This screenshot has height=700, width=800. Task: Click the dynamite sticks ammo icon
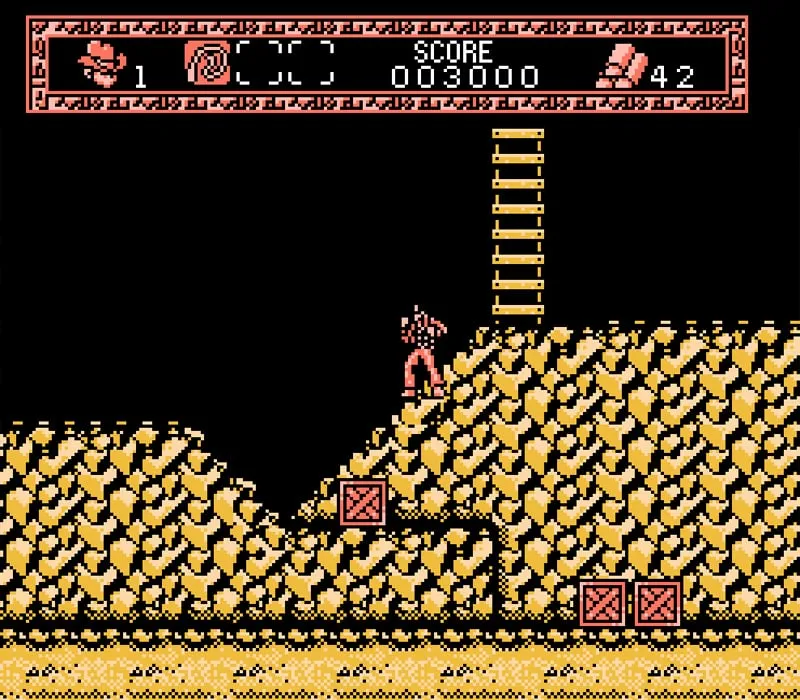[x=622, y=67]
